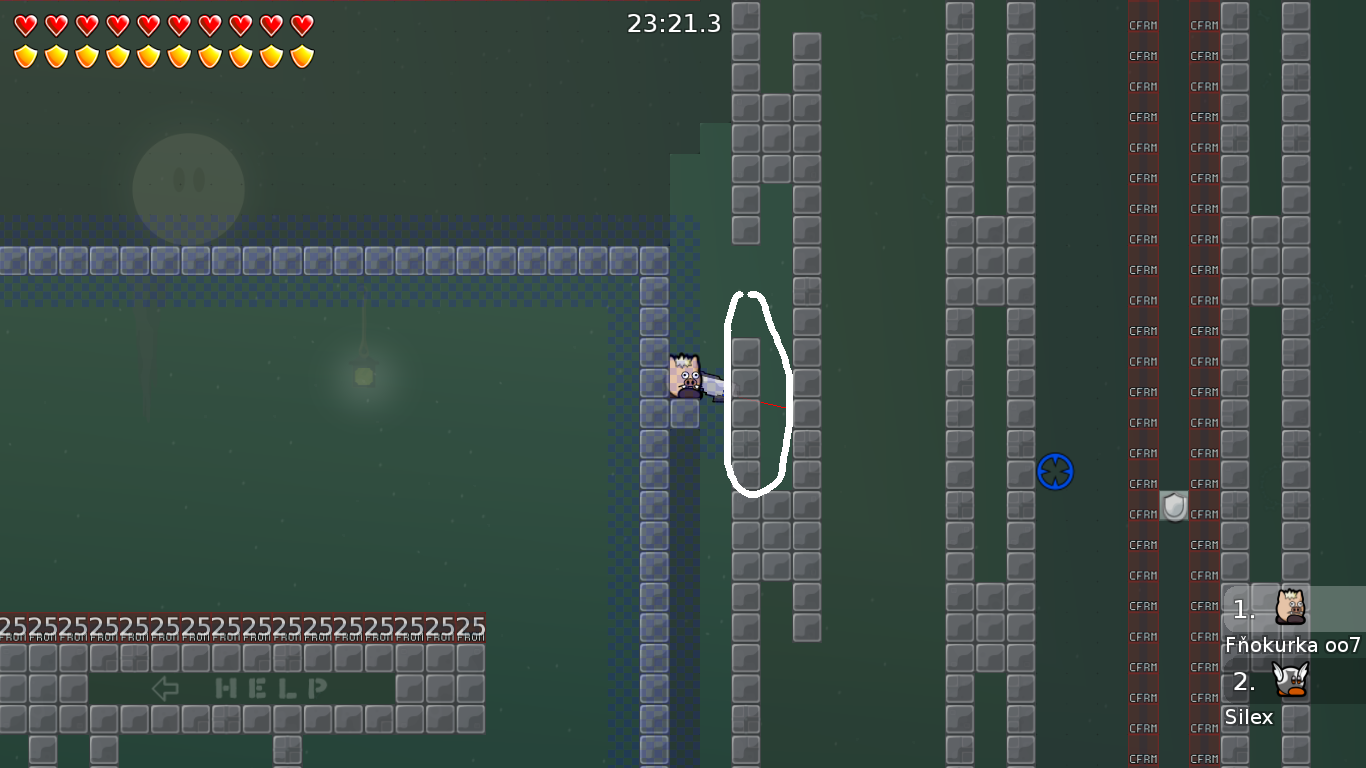1366x768 pixels.
Task: Click a CFRM marked tile
Action: coord(1143,300)
